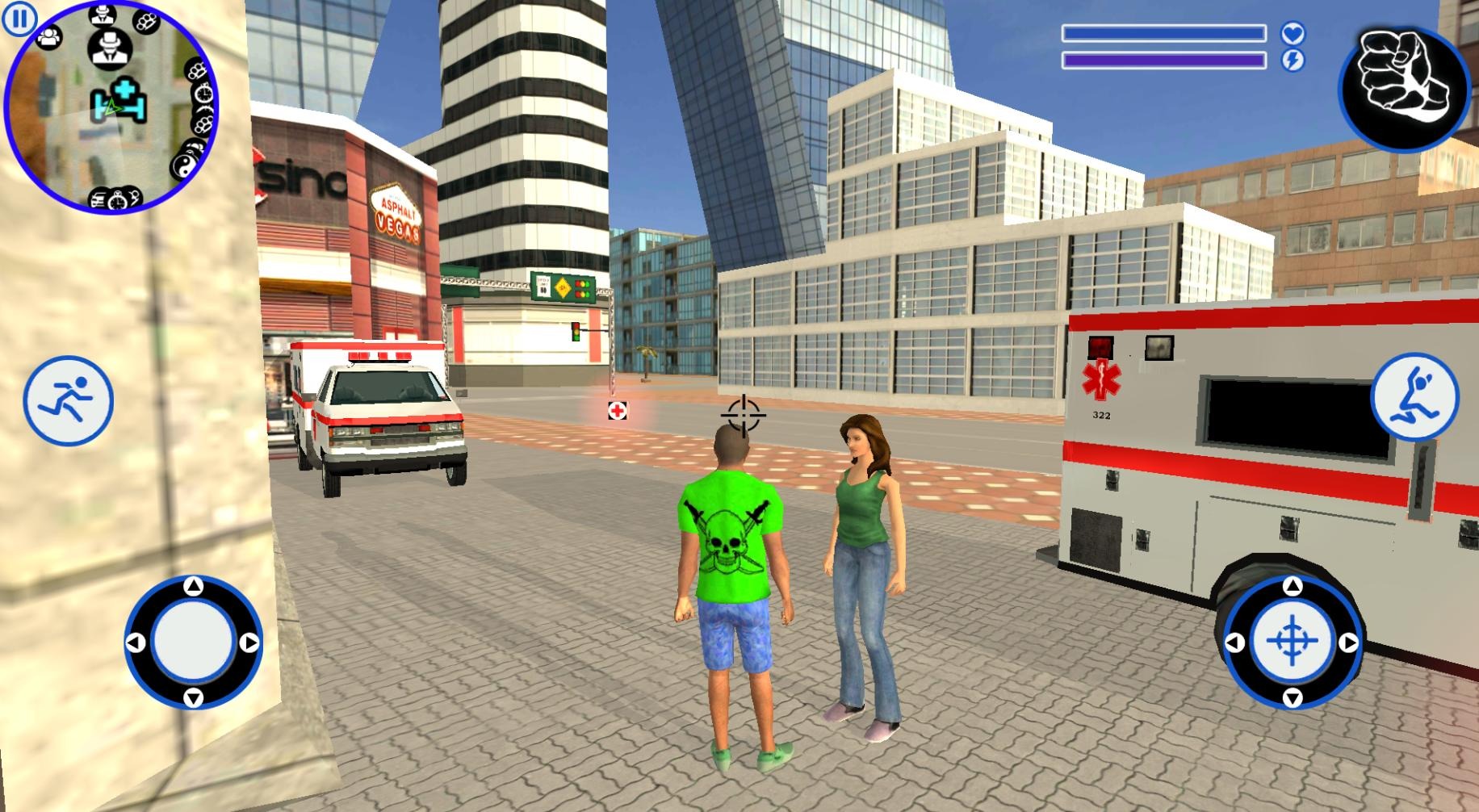Open the circular minimap

coord(111,108)
